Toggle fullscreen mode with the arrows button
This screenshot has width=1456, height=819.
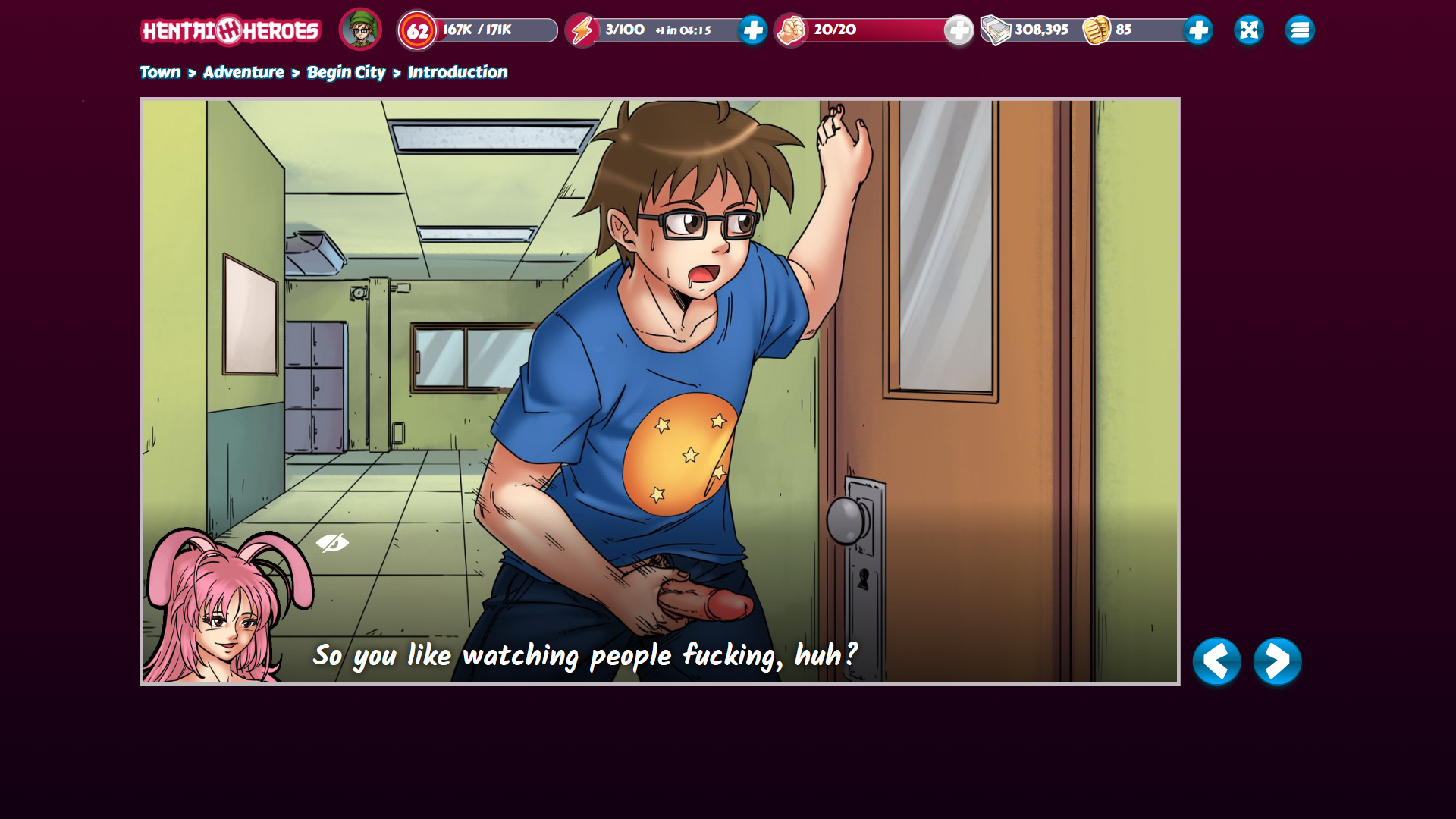click(x=1248, y=30)
